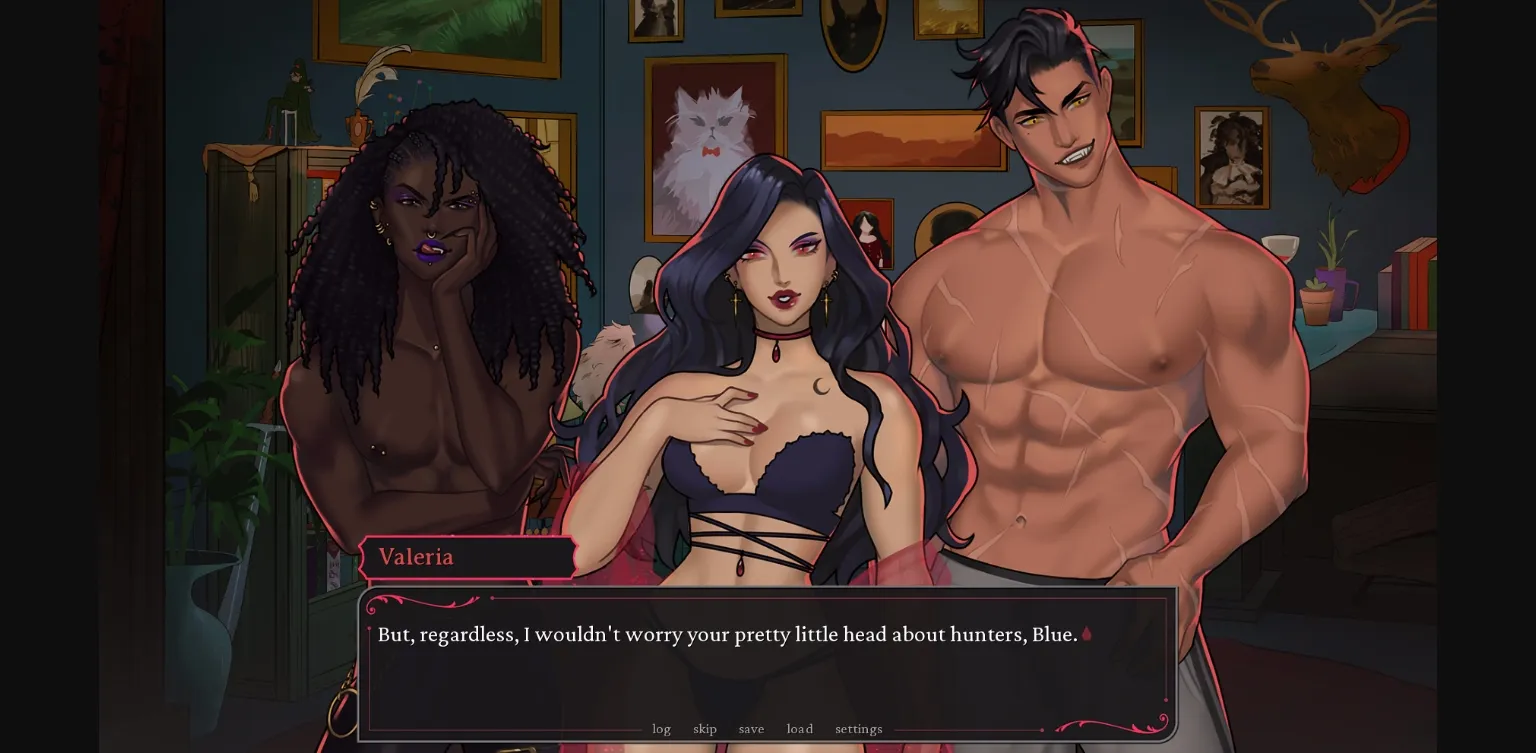
Task: Open the settings menu
Action: click(x=858, y=729)
